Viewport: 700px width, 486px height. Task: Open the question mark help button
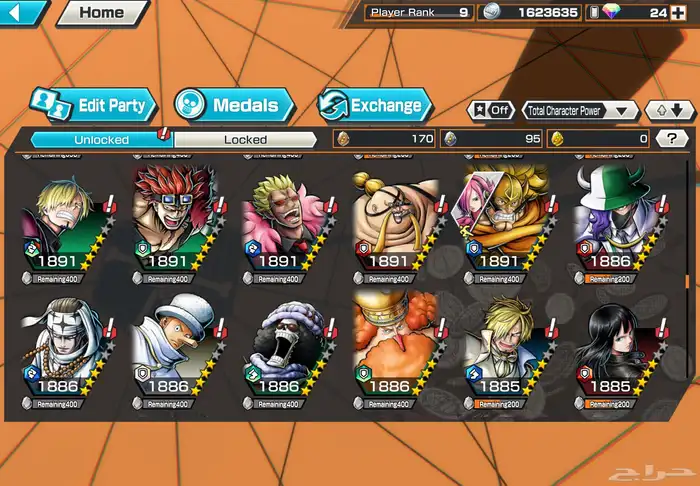pos(672,139)
